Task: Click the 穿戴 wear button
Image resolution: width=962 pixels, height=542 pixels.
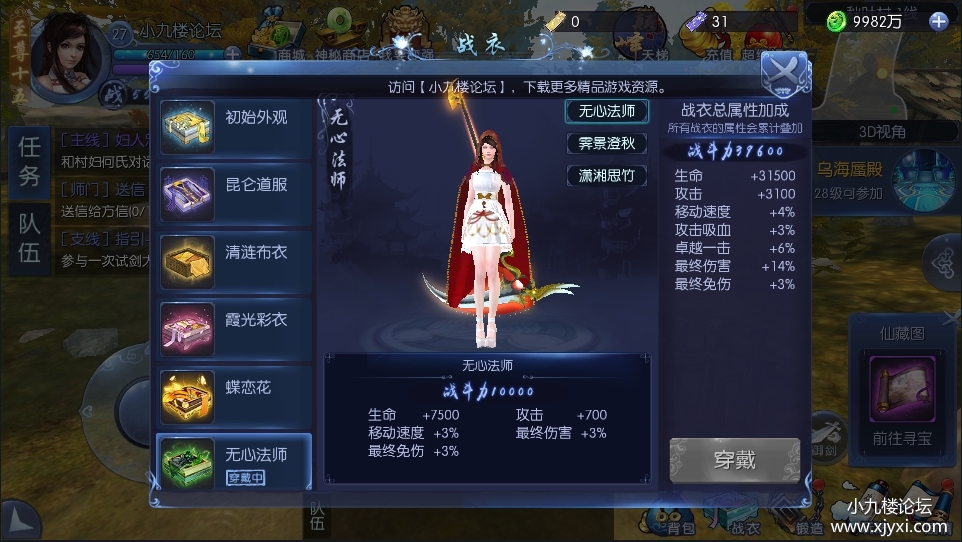Action: pyautogui.click(x=734, y=461)
